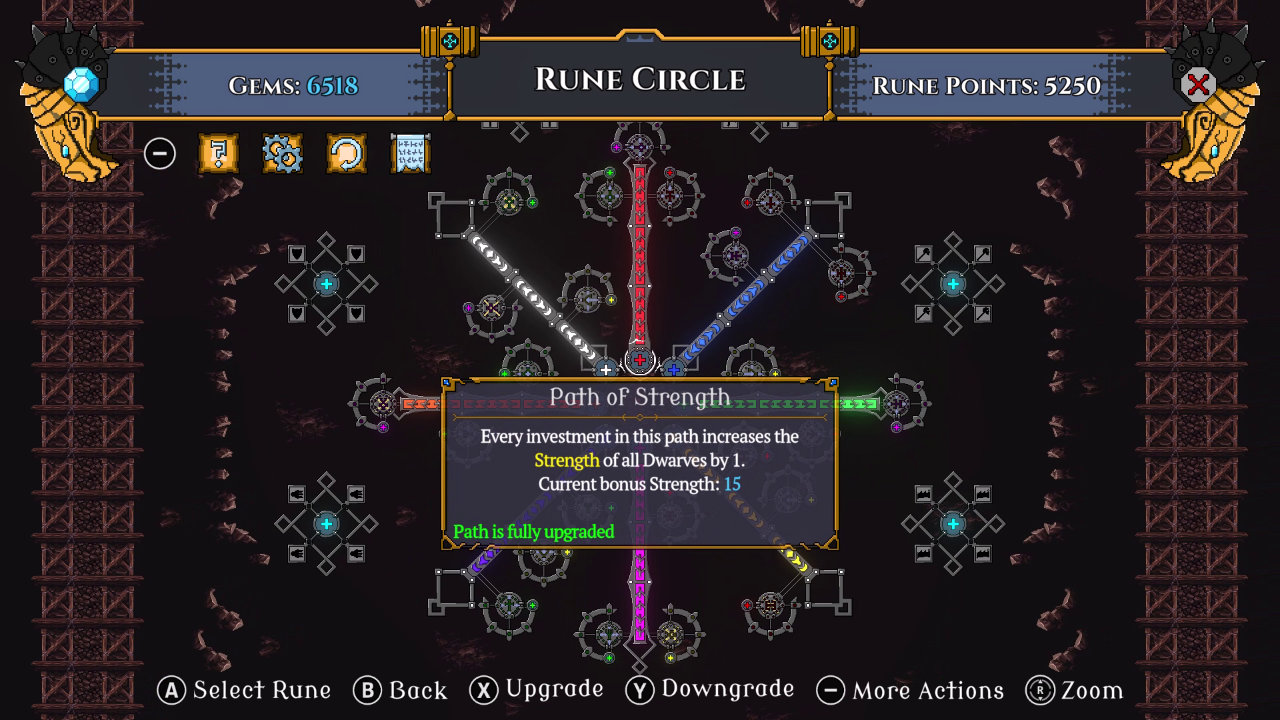Open the rune script scroll icon
The width and height of the screenshot is (1280, 720).
[410, 154]
